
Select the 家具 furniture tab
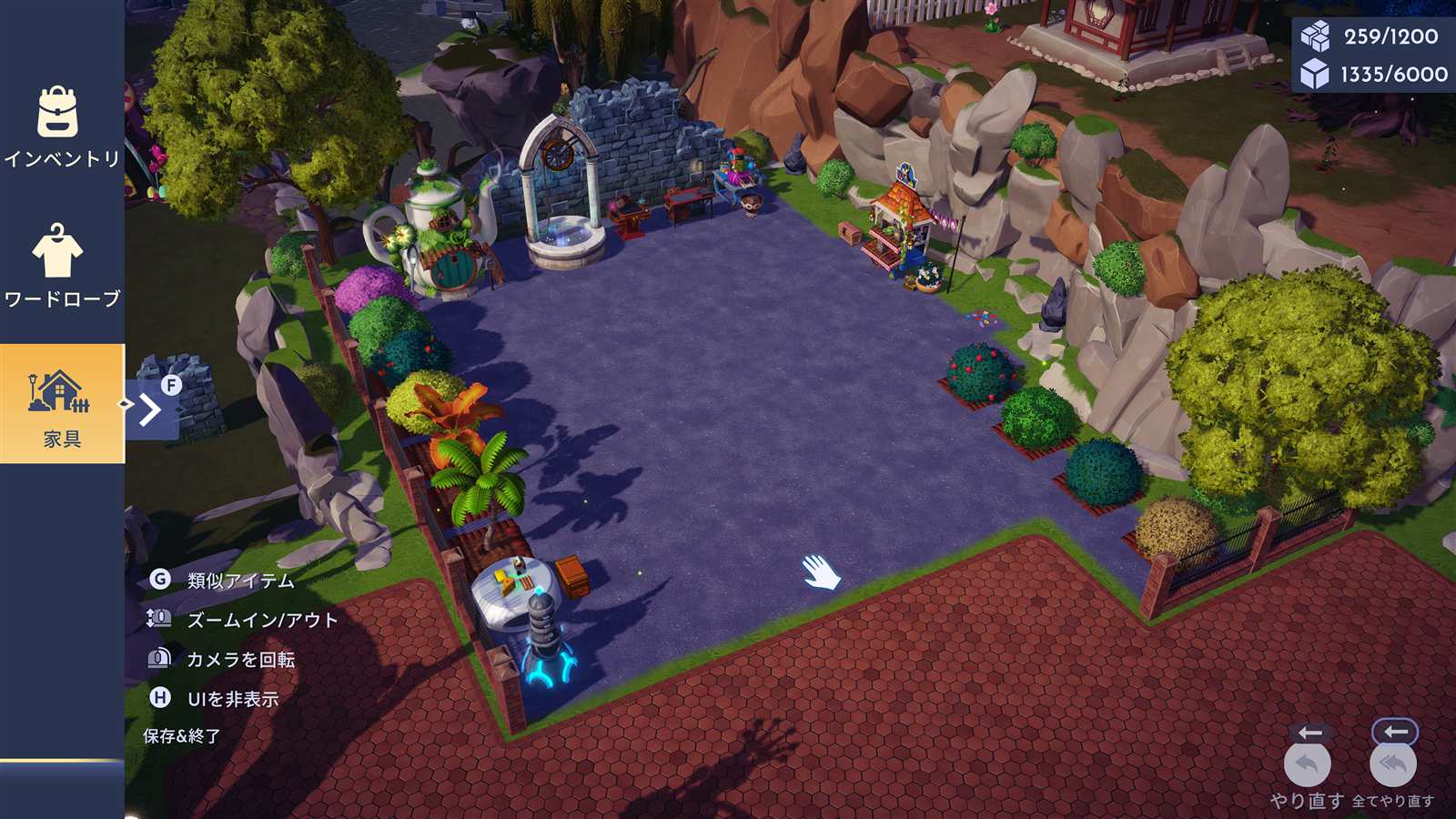point(62,404)
